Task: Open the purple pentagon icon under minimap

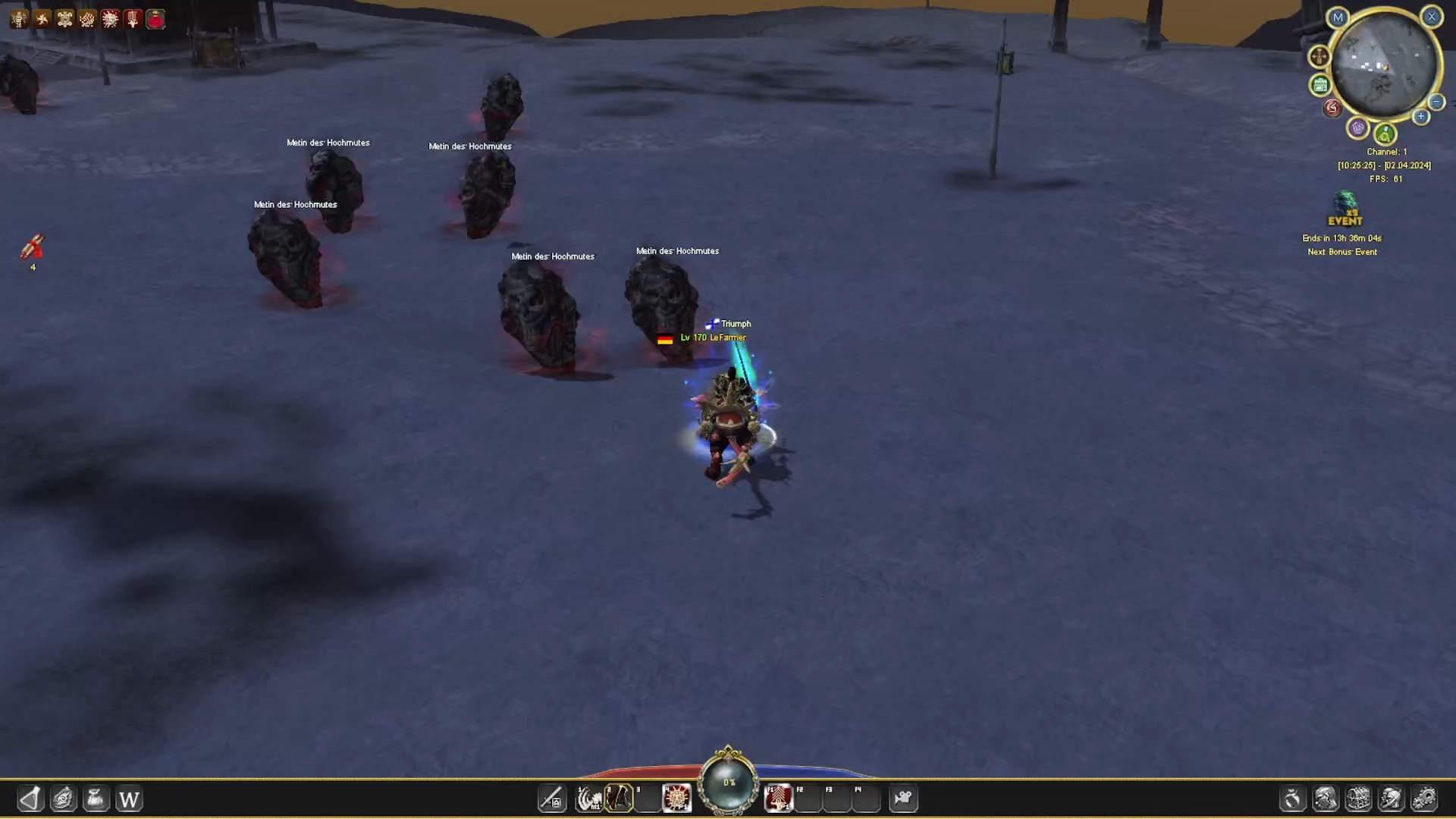Action: click(1357, 127)
